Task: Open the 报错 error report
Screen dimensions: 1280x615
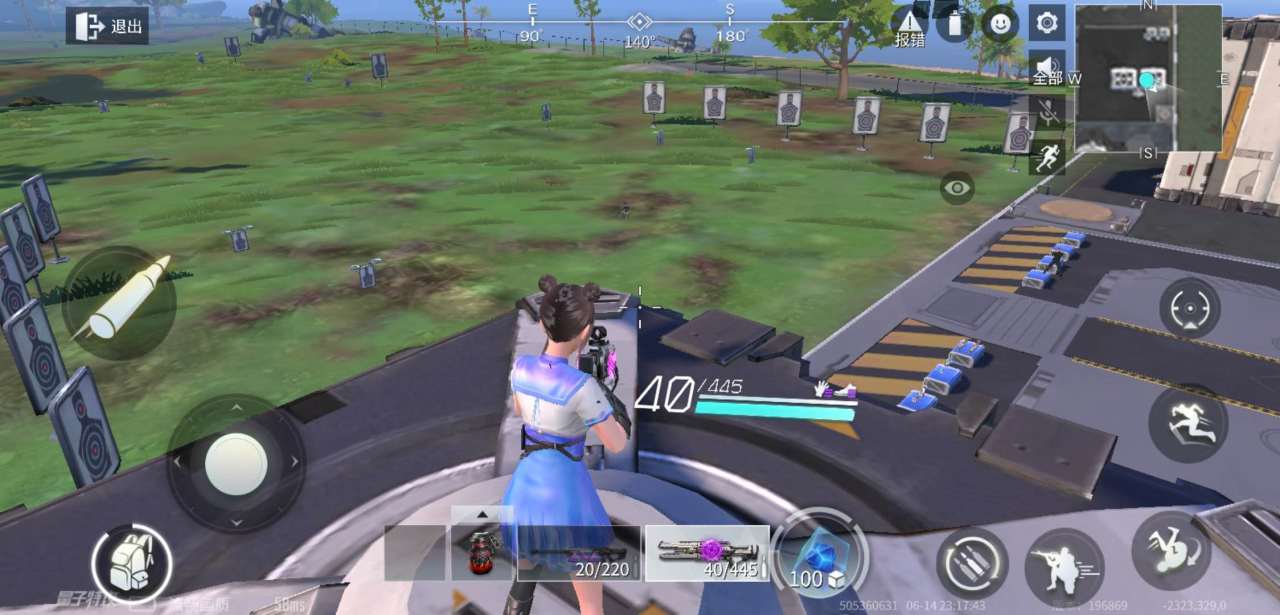Action: point(909,27)
